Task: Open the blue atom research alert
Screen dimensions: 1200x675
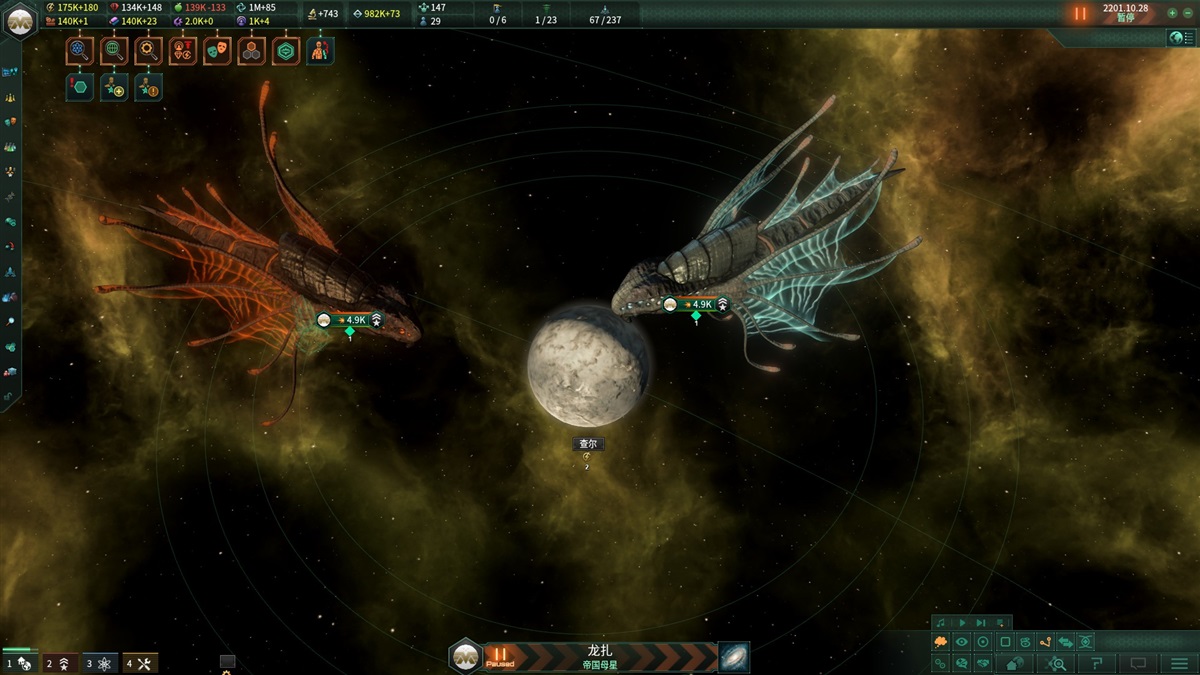Action: point(81,51)
